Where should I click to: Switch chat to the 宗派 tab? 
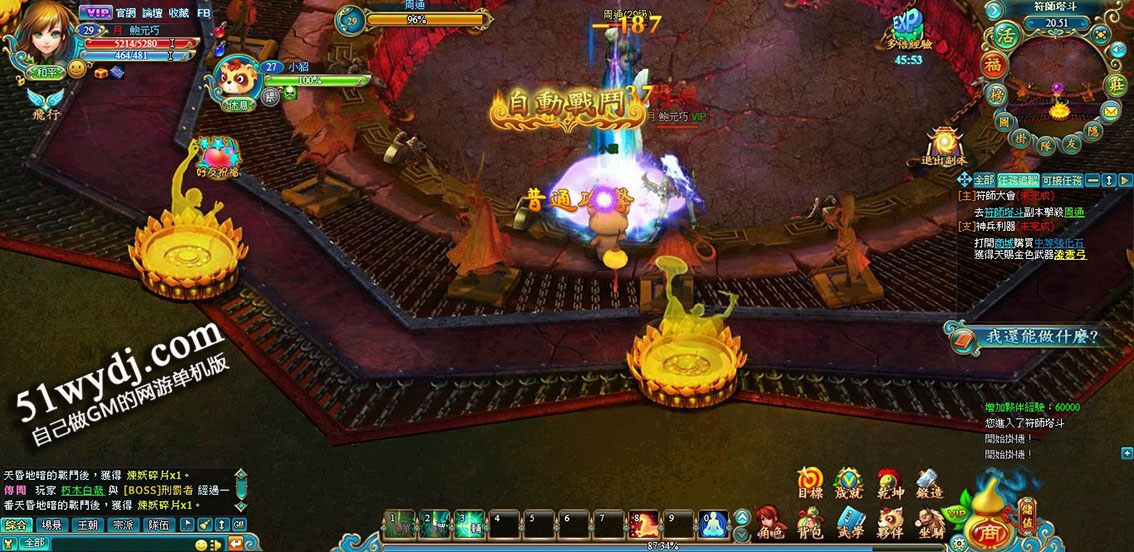(x=122, y=525)
